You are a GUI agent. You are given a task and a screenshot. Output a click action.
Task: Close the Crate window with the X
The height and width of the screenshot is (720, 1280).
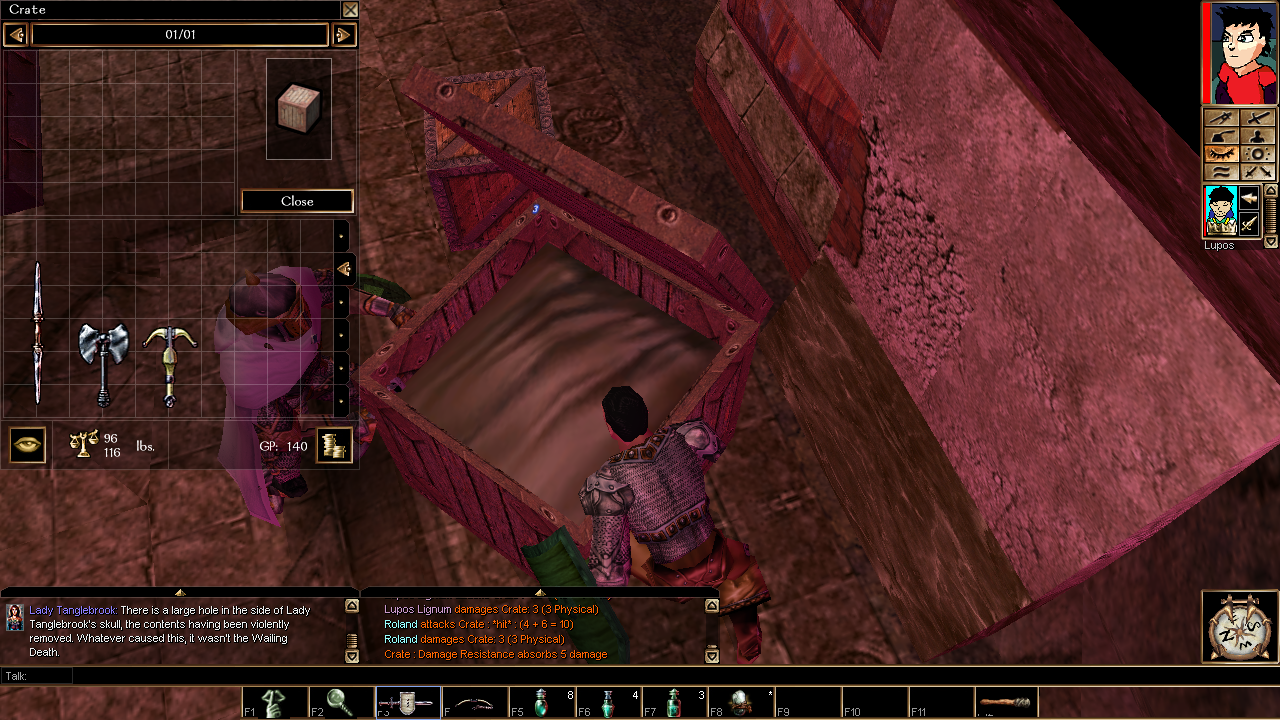tap(350, 10)
